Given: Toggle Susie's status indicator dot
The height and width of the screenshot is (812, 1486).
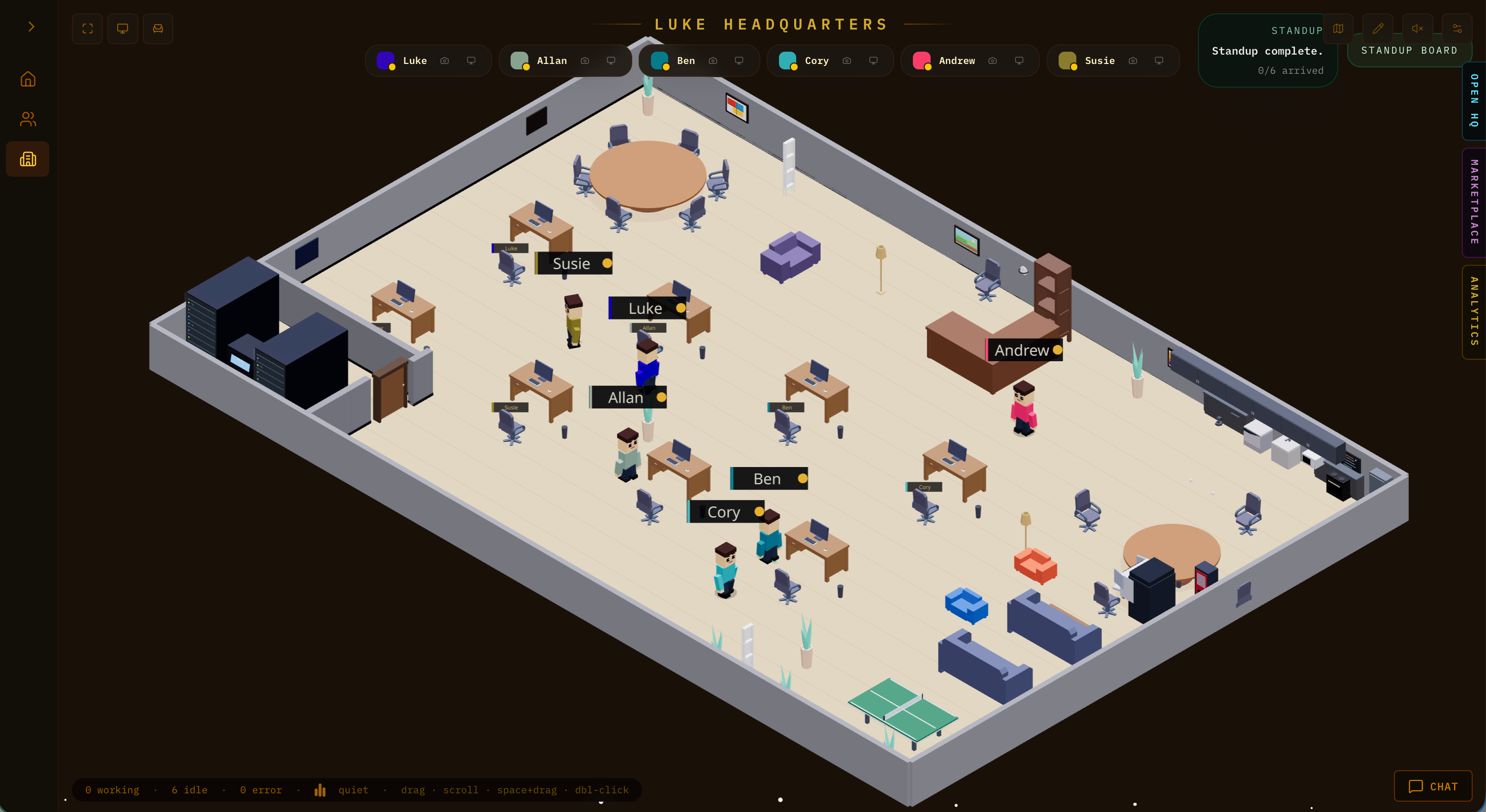Looking at the screenshot, I should [x=1073, y=67].
